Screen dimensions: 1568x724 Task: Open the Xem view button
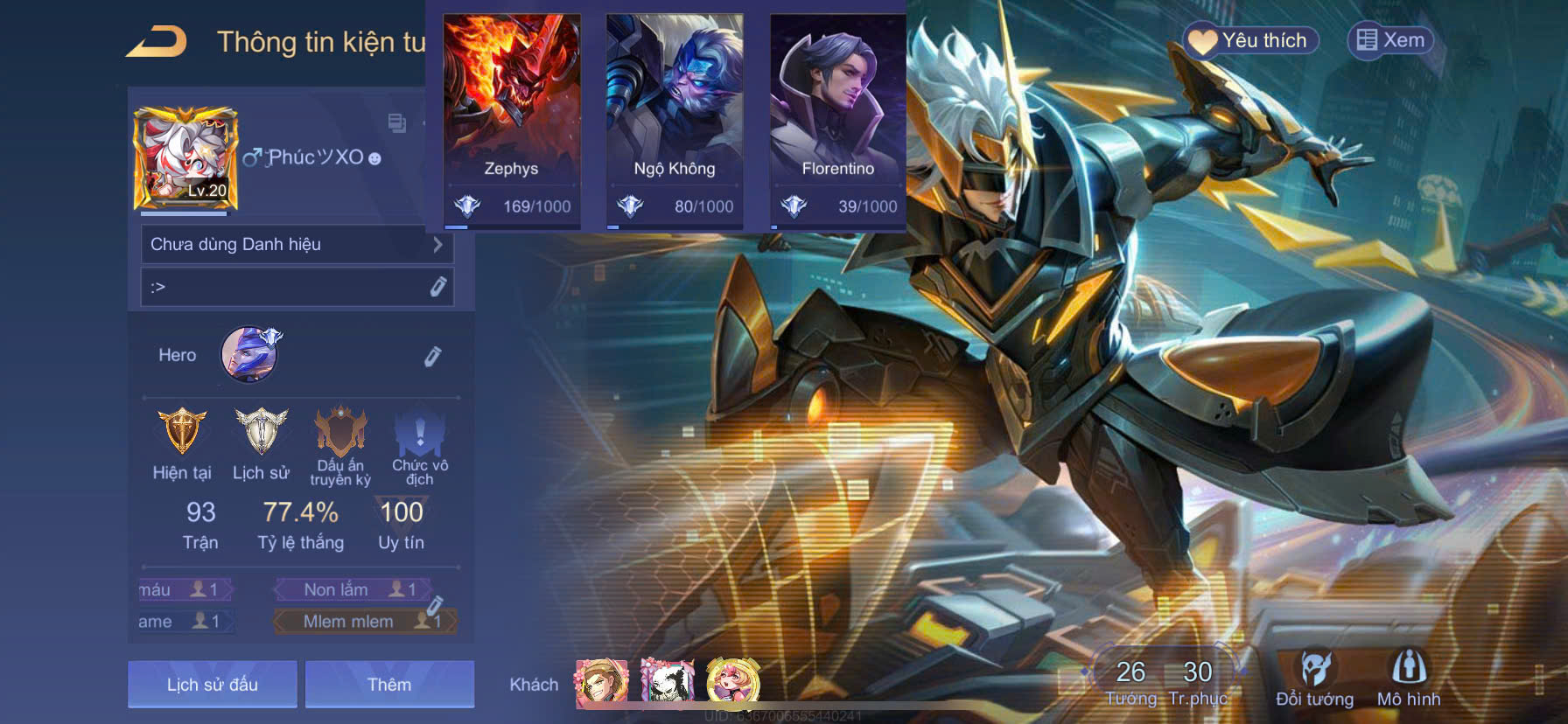(1391, 40)
